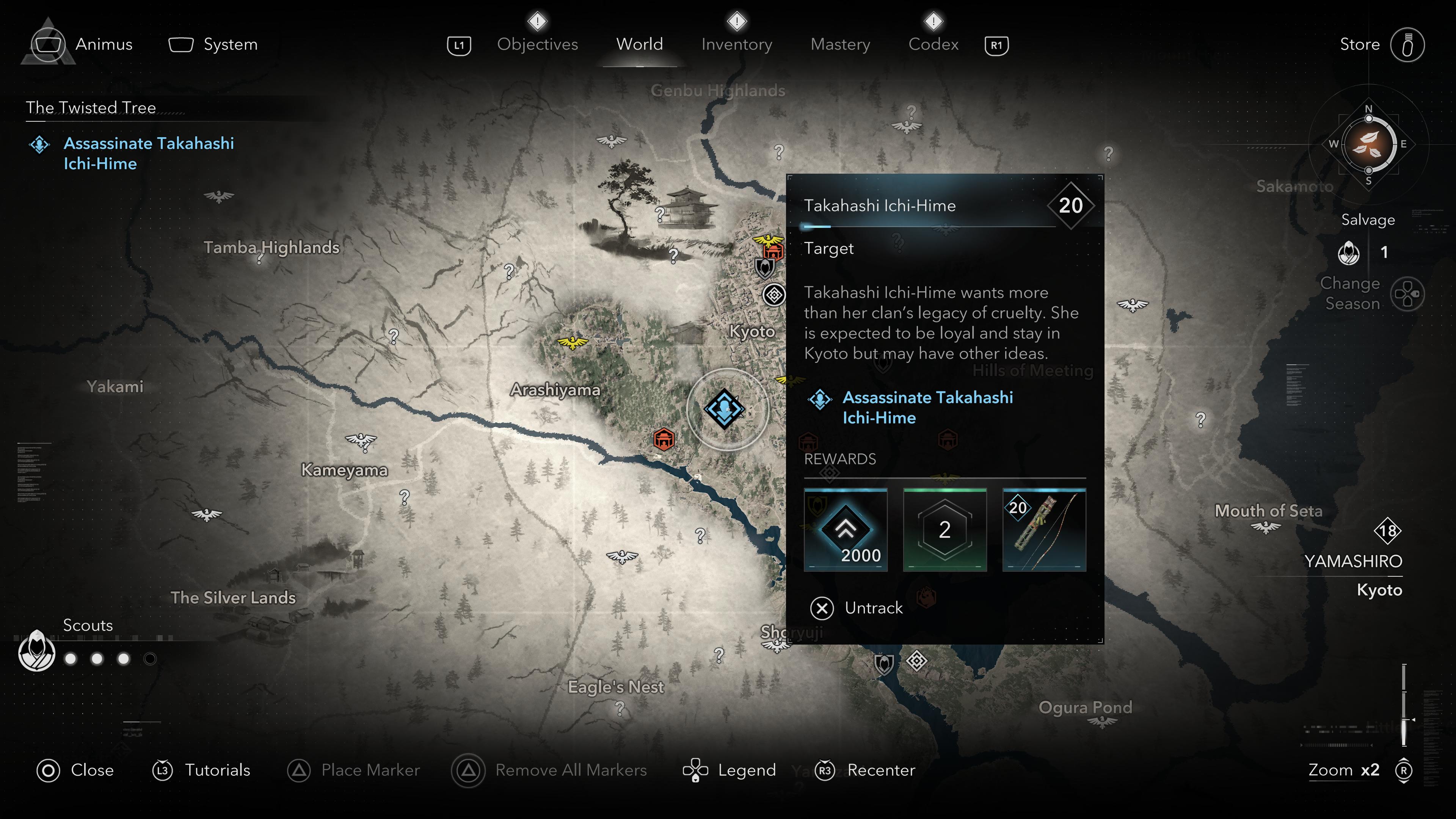
Task: Open the Inventory tab
Action: click(x=736, y=44)
